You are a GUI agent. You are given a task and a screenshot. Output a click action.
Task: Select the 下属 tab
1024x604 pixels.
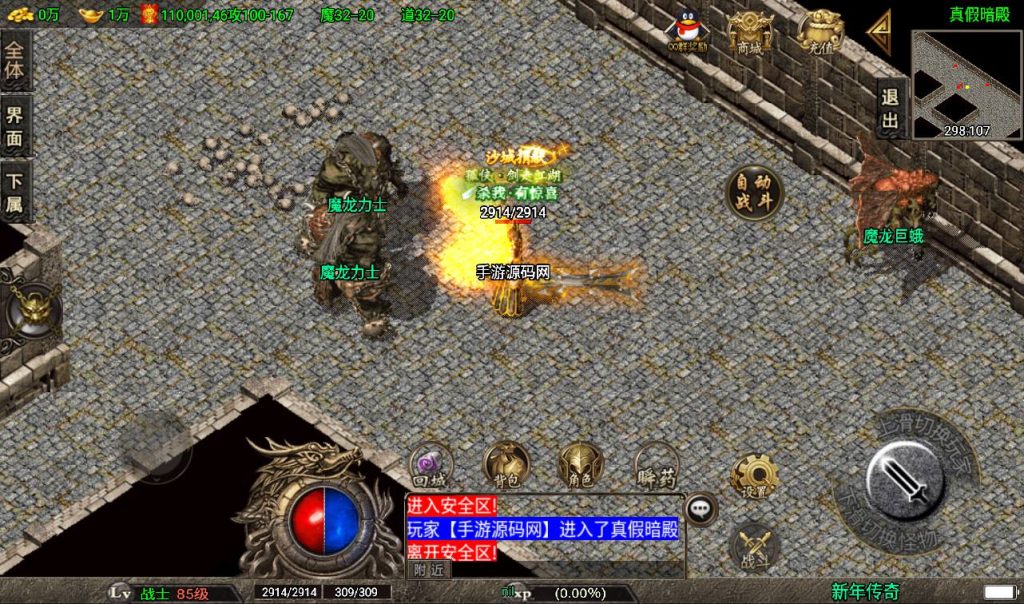pos(15,192)
